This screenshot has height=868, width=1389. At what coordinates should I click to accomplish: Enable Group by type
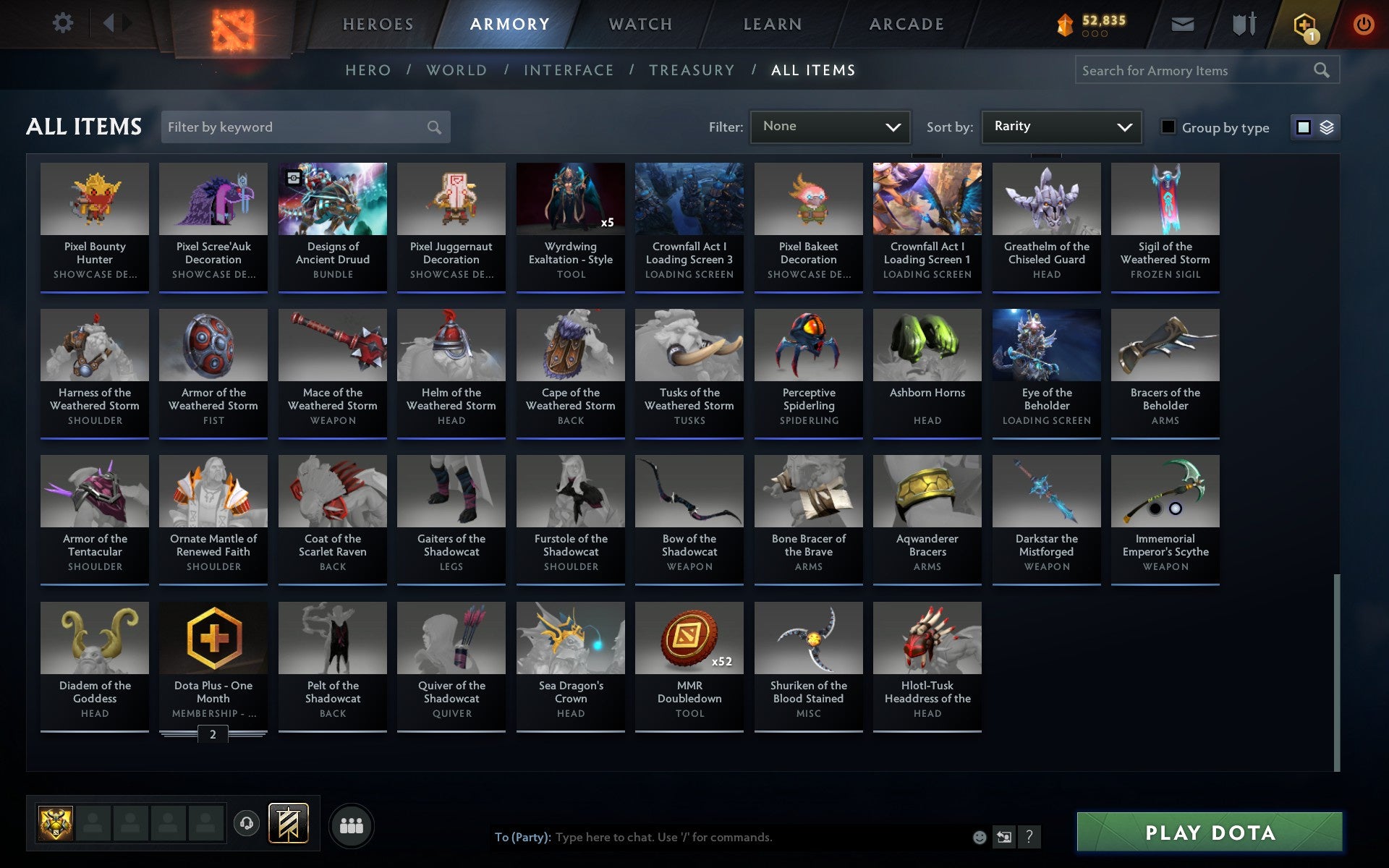click(1167, 127)
